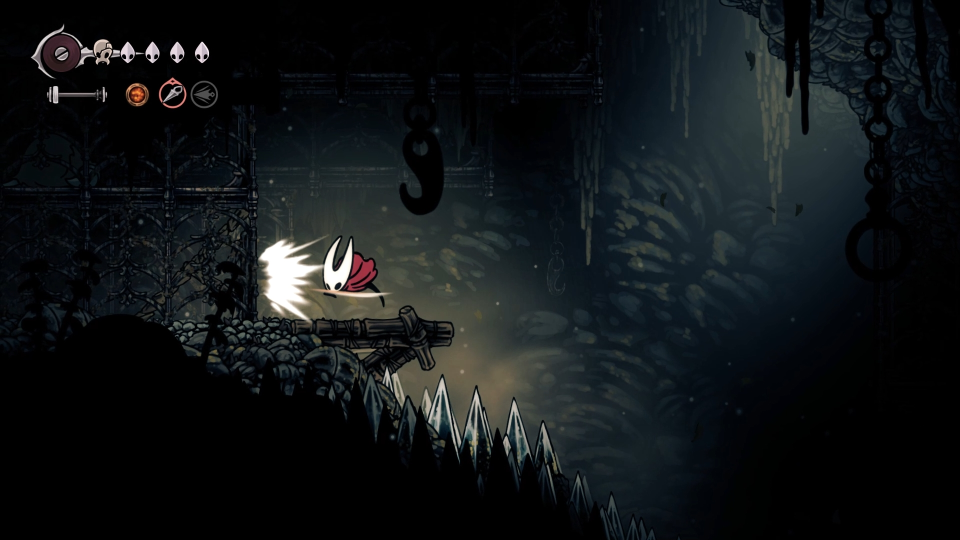Select the fiery orange orb icon

click(136, 95)
